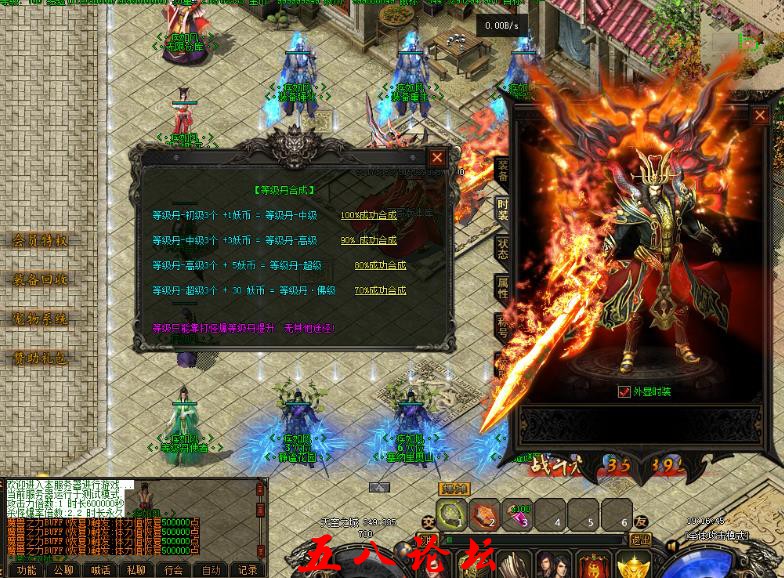Select the 喊话 chat channel tab
784x578 pixels.
[x=100, y=570]
